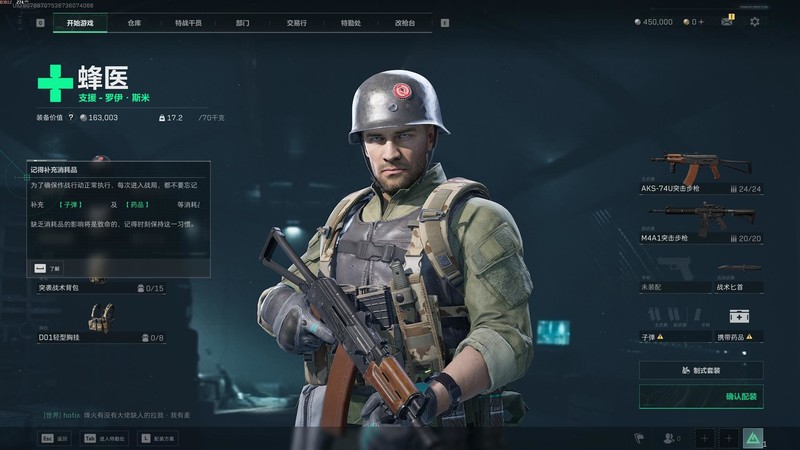
Task: Switch to the 改枪台 gunsmith tab
Action: point(405,21)
